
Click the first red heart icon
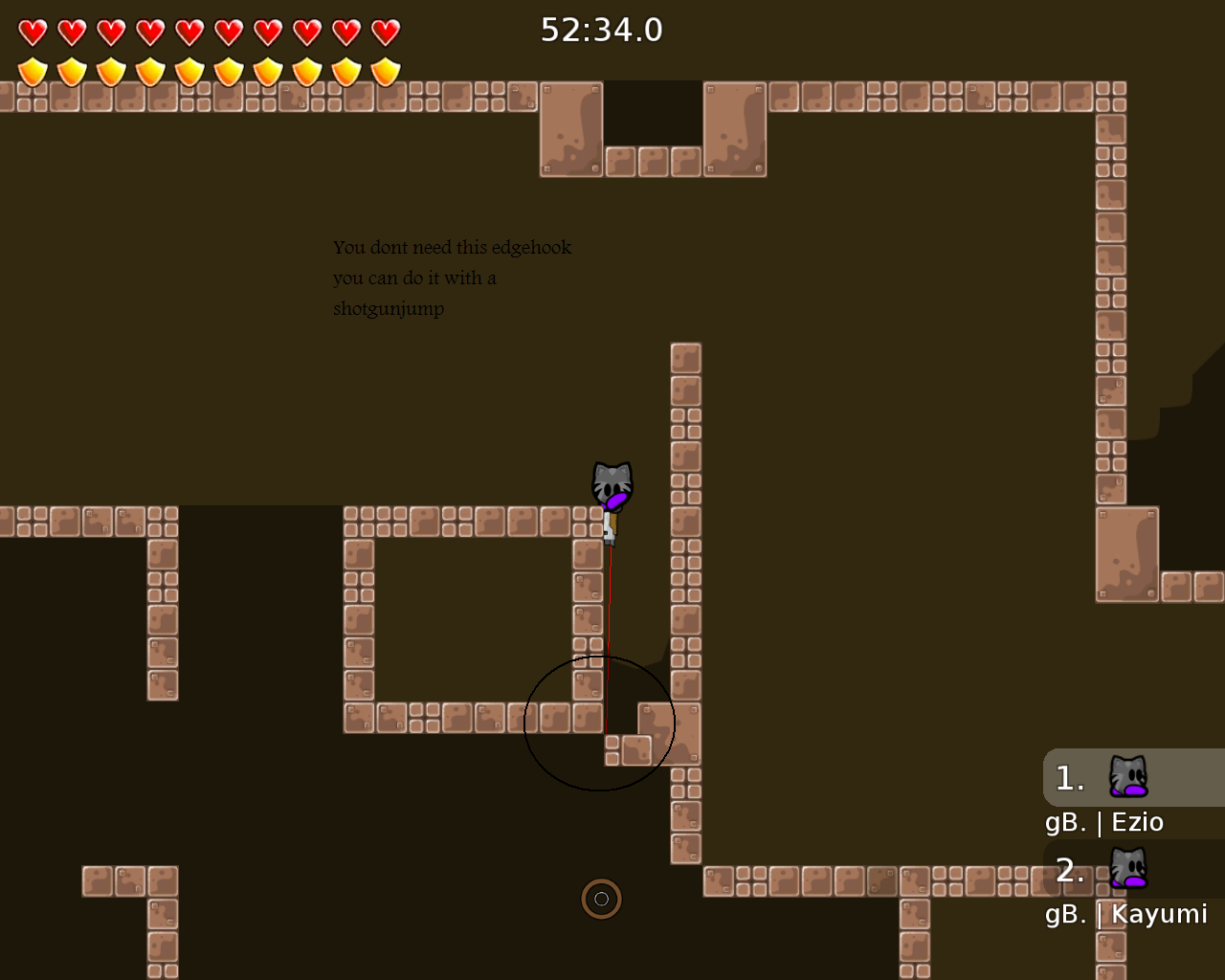(32, 30)
